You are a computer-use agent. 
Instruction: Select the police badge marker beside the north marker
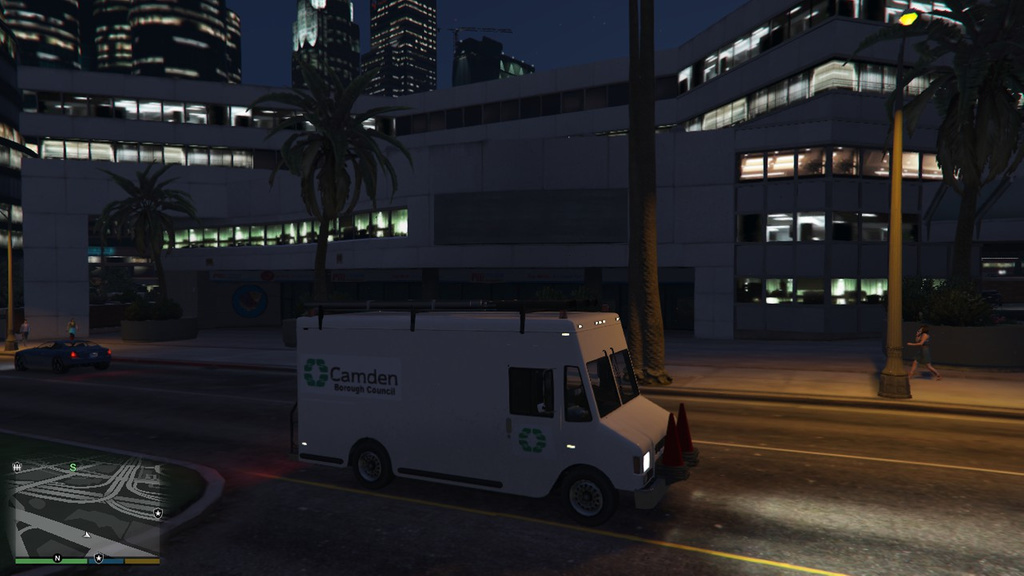tap(99, 558)
